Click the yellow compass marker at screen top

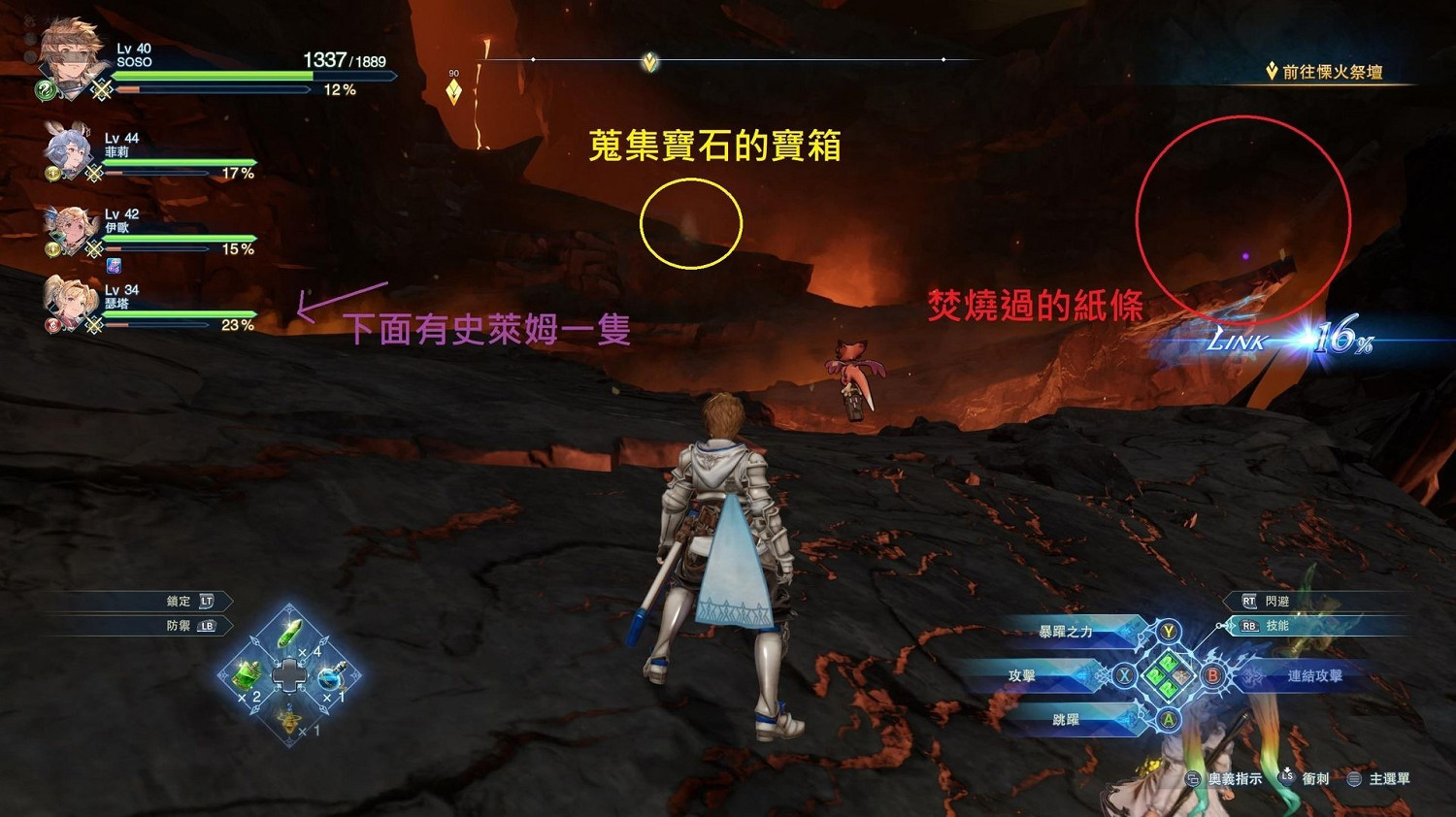[648, 62]
